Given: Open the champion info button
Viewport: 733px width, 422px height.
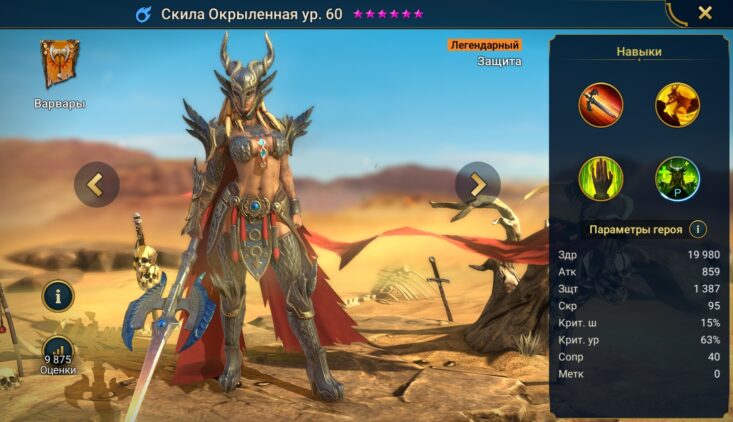Looking at the screenshot, I should tap(59, 296).
